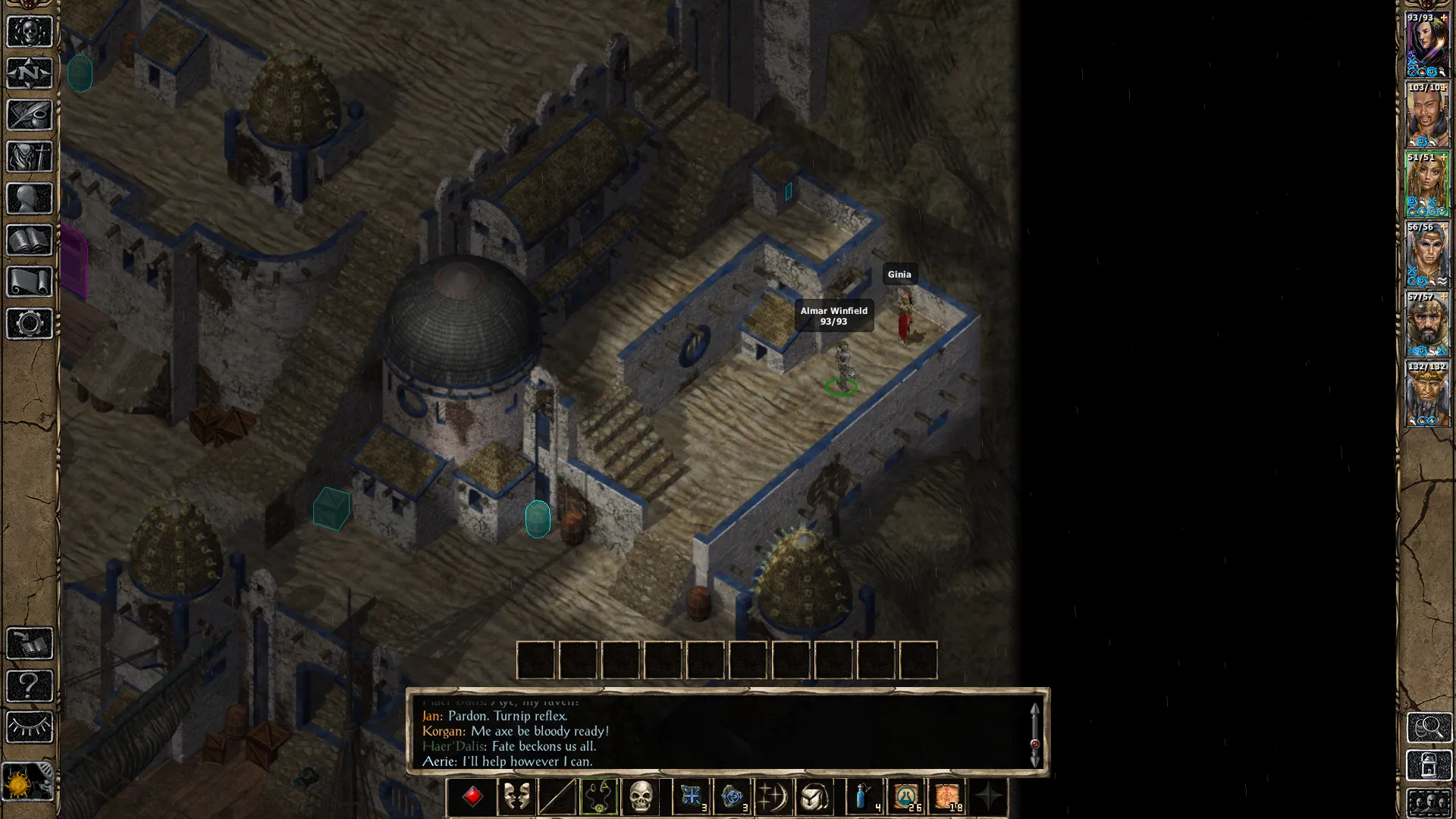Select the first party portrait with 93/93 HP
The height and width of the screenshot is (819, 1456).
pyautogui.click(x=1427, y=45)
